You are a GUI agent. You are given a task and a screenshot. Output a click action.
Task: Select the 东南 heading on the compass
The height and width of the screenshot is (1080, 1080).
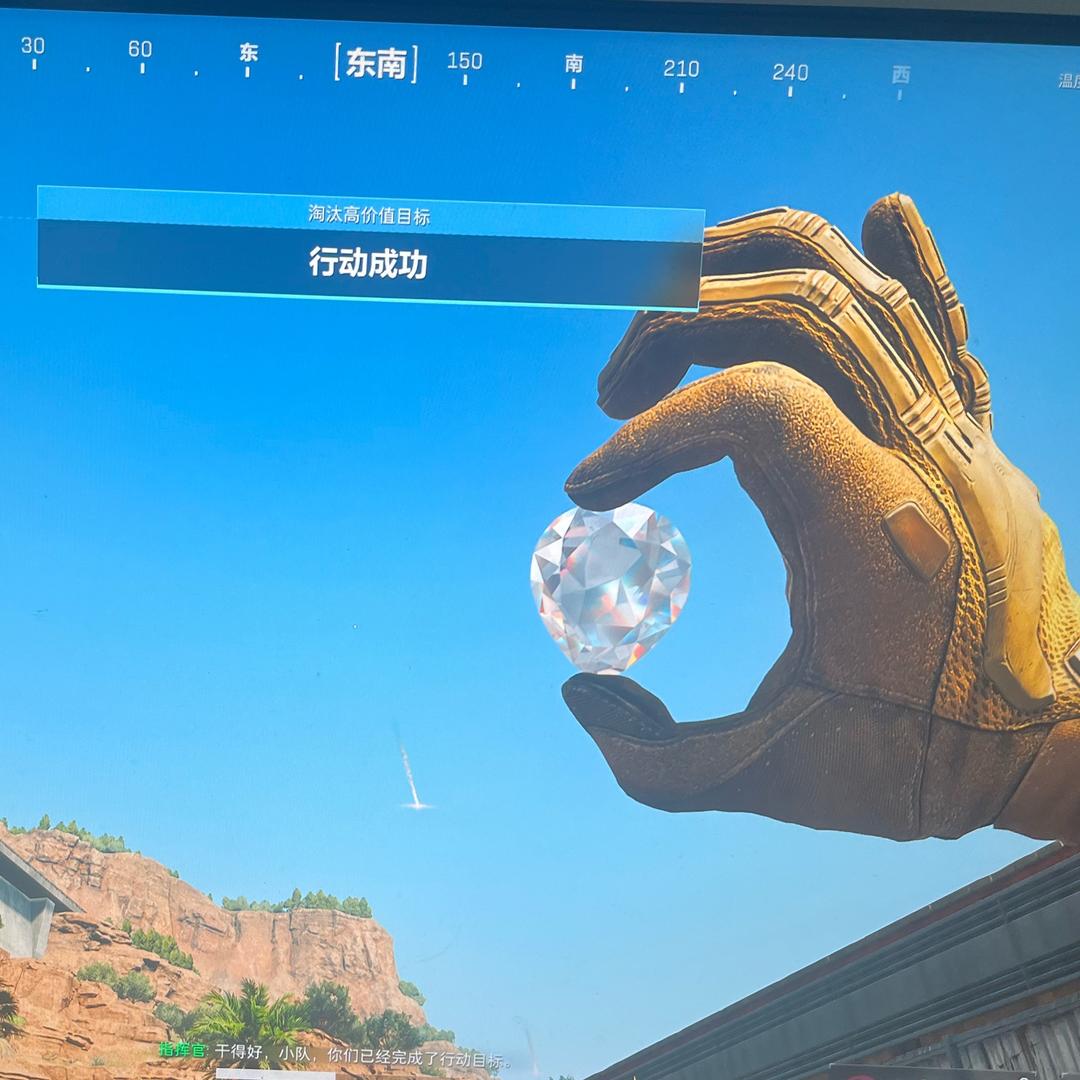(x=376, y=64)
